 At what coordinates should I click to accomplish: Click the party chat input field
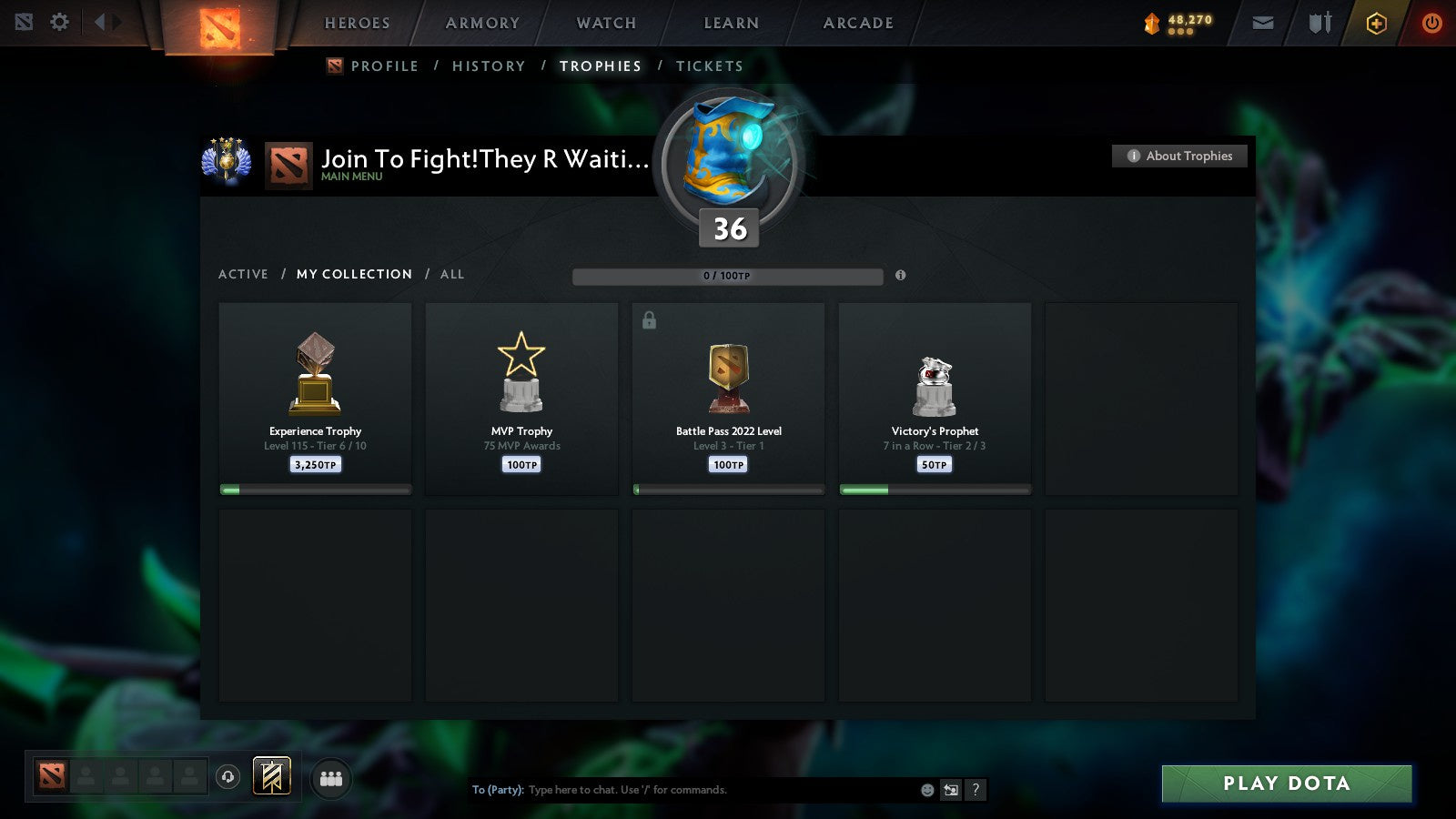pyautogui.click(x=682, y=790)
